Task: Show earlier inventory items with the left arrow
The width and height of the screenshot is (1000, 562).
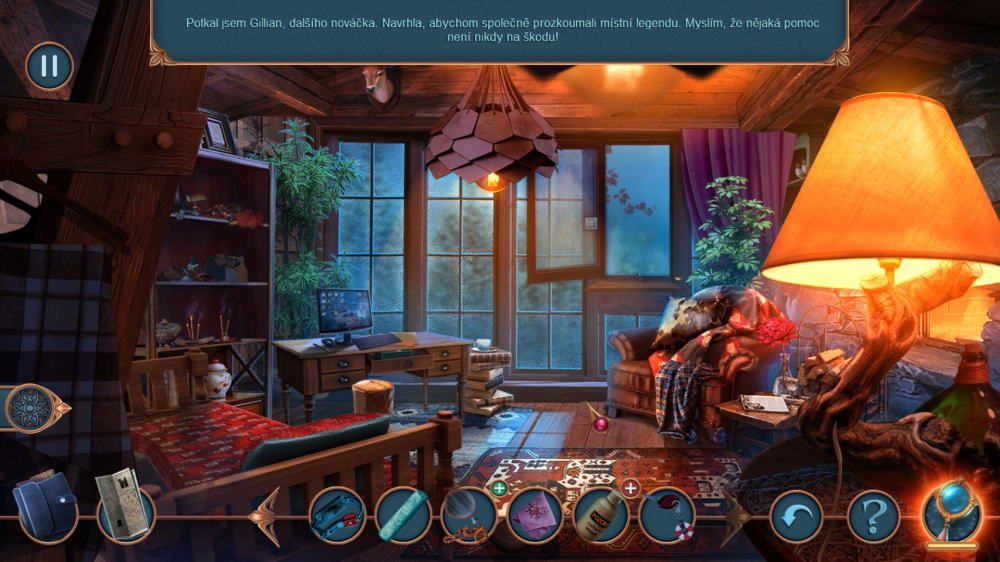Action: point(267,516)
